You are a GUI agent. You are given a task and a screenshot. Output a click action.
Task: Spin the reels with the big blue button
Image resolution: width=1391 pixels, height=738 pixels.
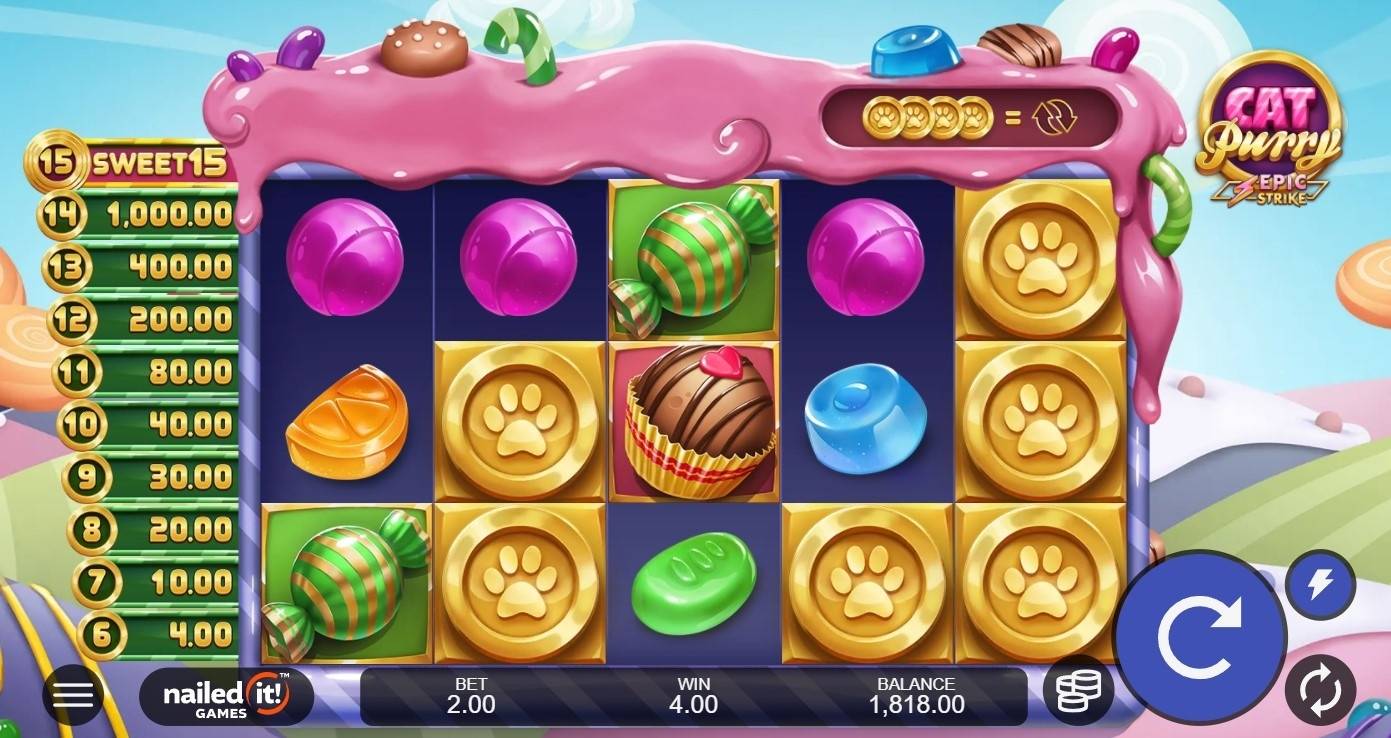click(x=1199, y=636)
